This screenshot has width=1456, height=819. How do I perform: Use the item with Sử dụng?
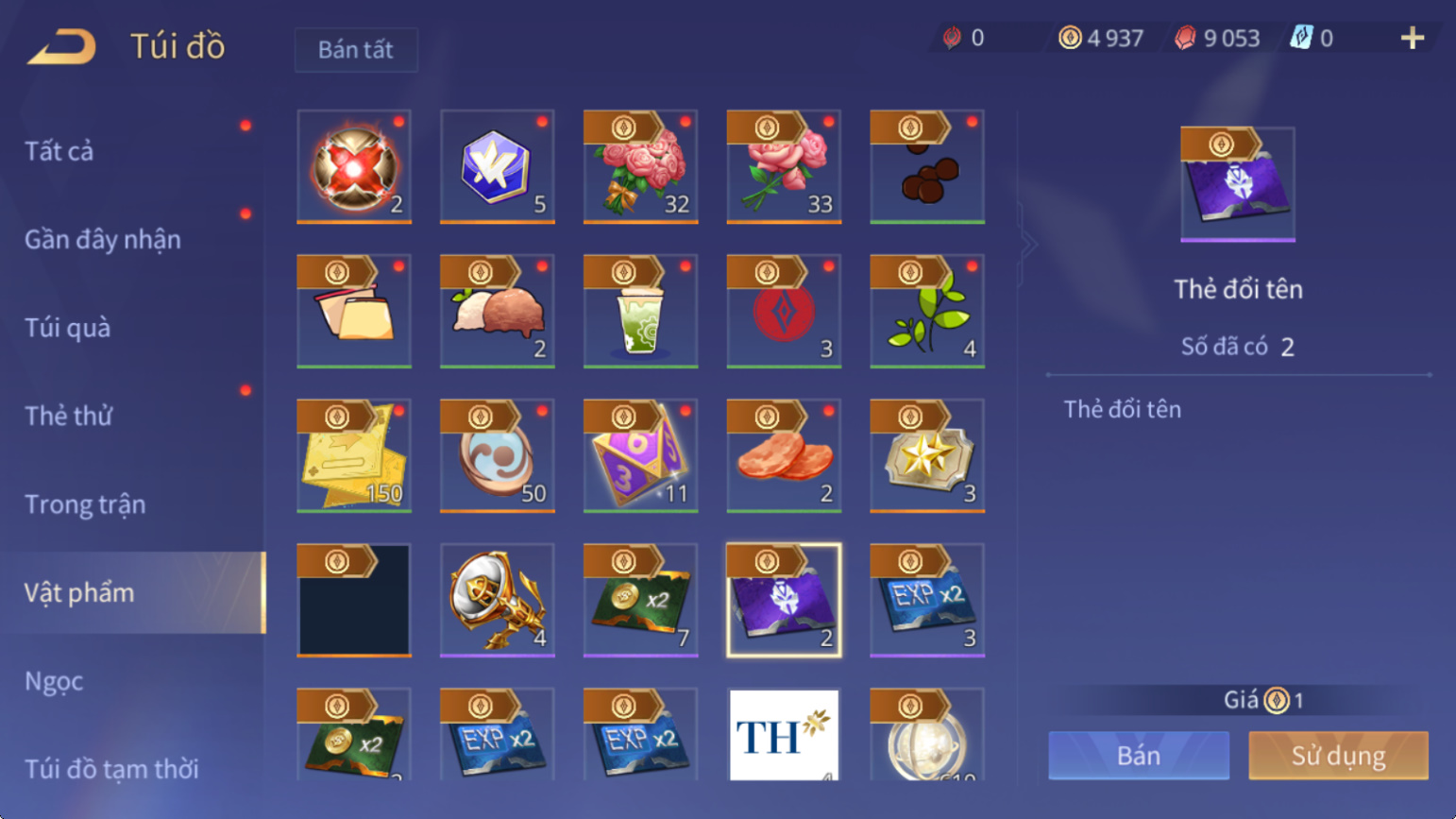tap(1338, 755)
